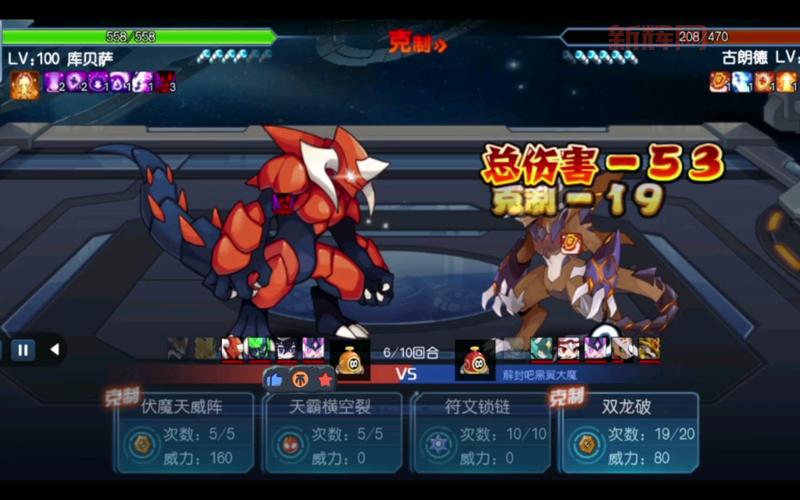Click the left arrow beside pause
Screen dimensions: 800x500
54,350
